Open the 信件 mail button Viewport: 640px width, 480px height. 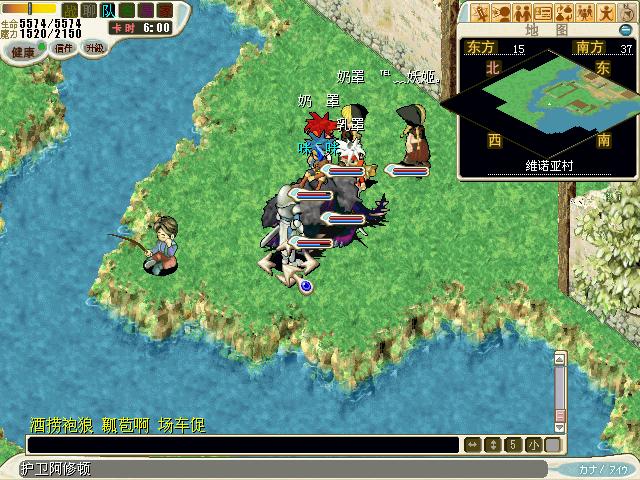pyautogui.click(x=64, y=49)
